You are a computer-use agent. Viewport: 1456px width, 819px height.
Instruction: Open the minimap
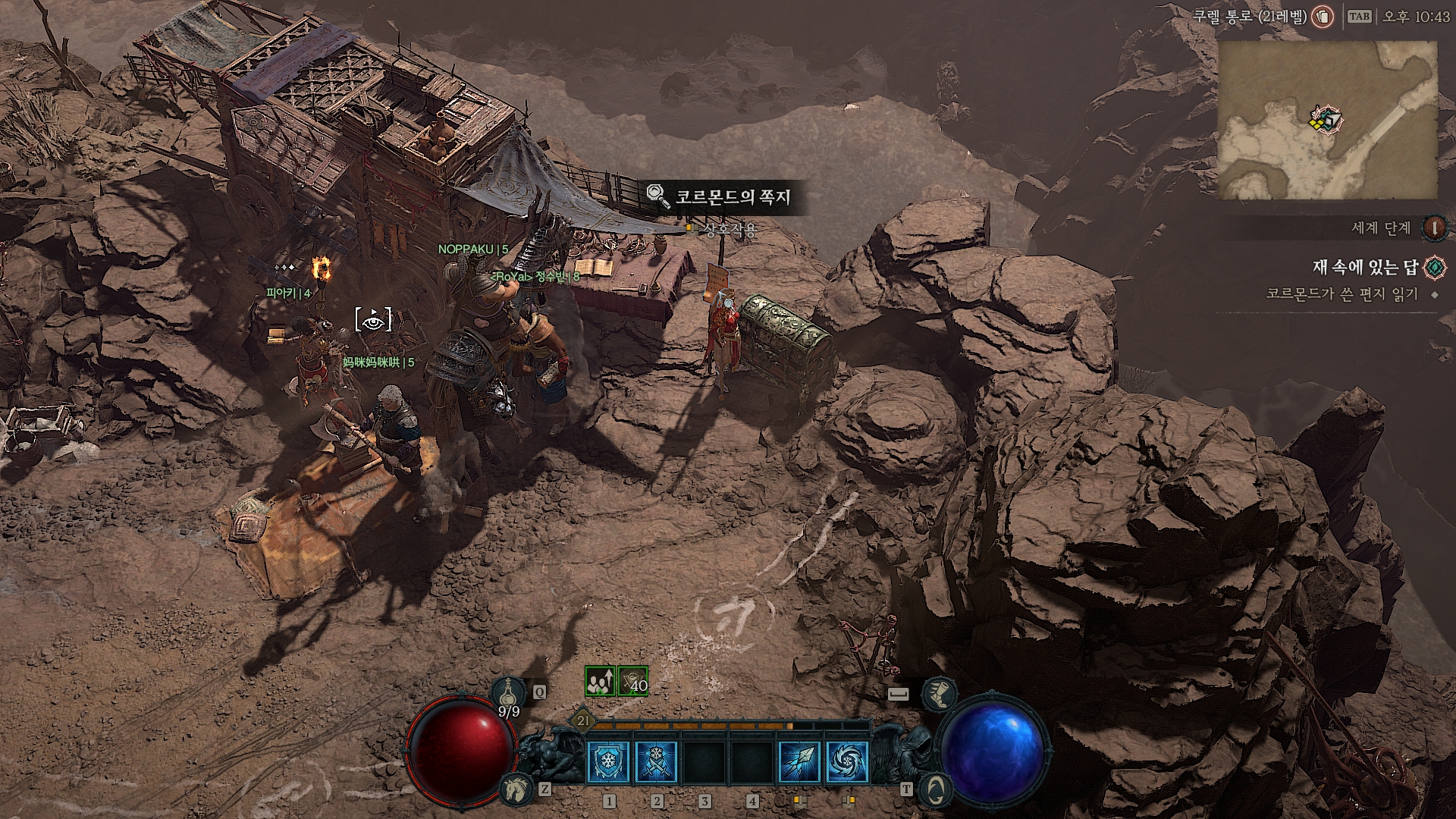[1327, 120]
